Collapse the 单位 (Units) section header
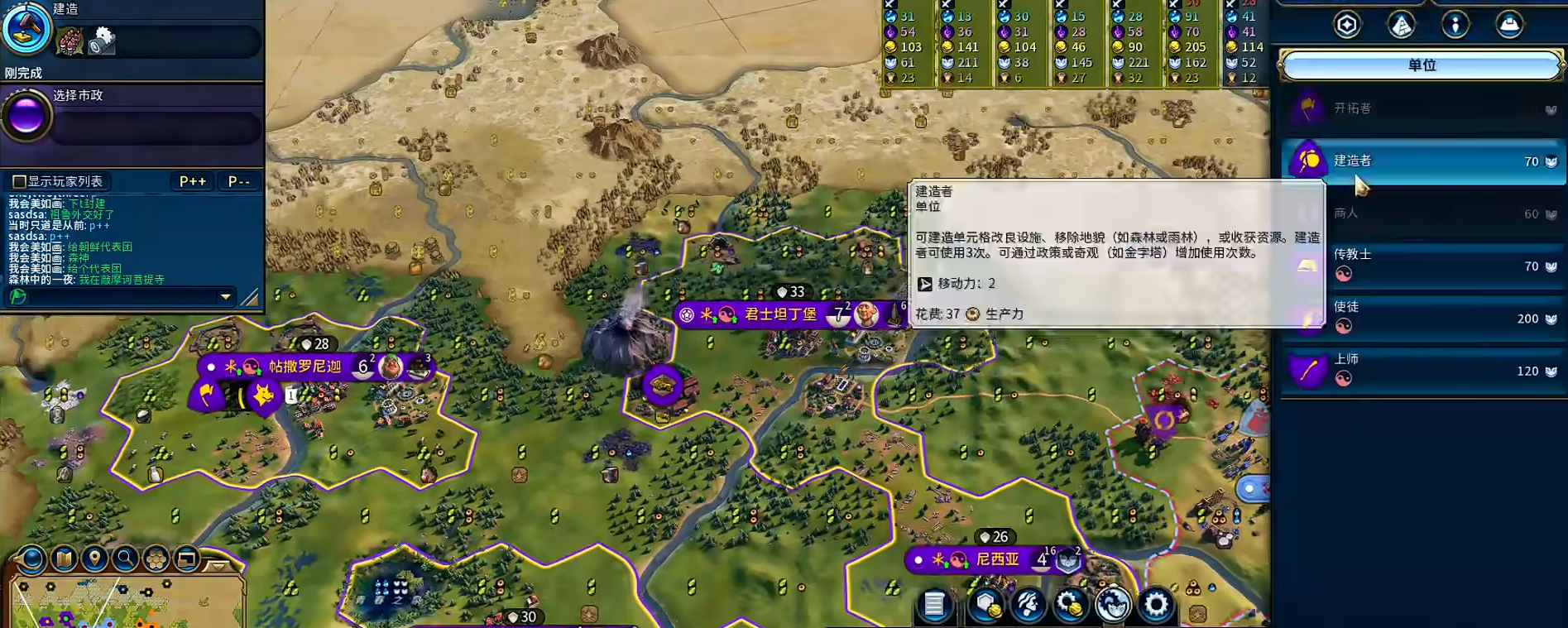The width and height of the screenshot is (1568, 628). click(1421, 65)
